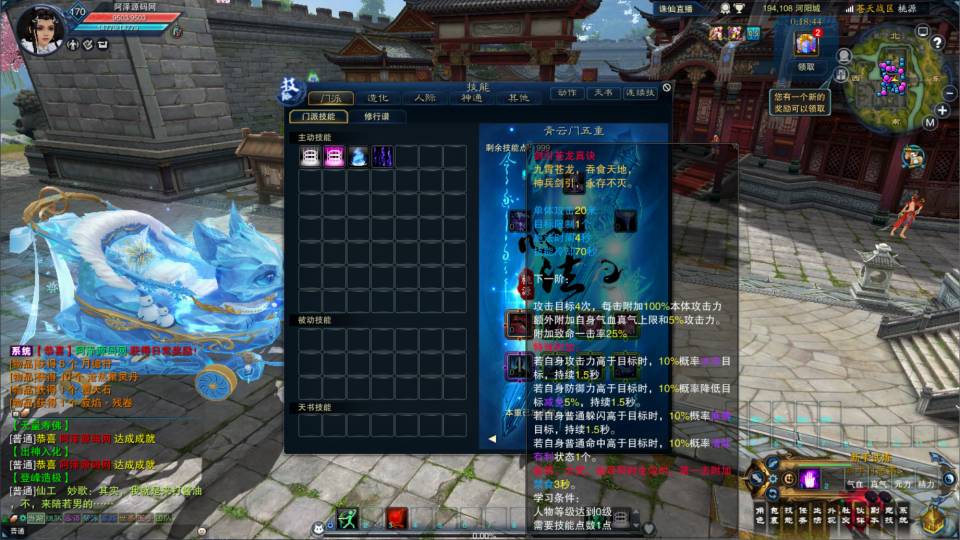Show the 其他 skills tab
Viewport: 960px width, 540px height.
(518, 98)
